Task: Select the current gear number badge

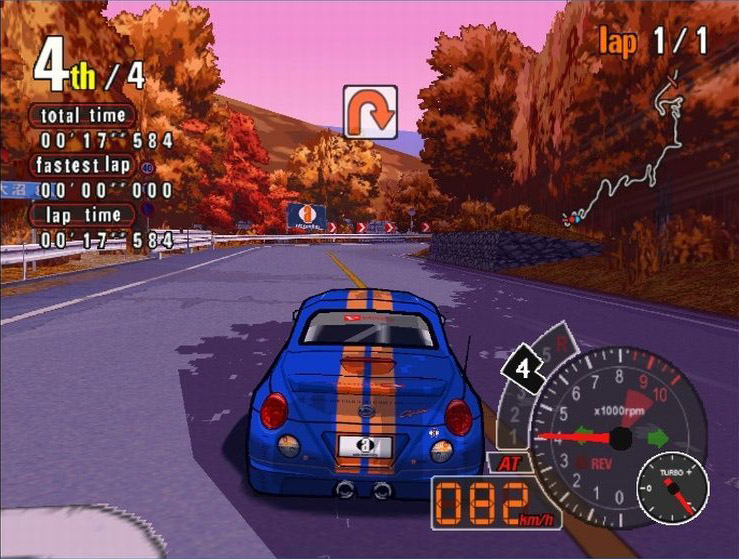Action: (521, 370)
